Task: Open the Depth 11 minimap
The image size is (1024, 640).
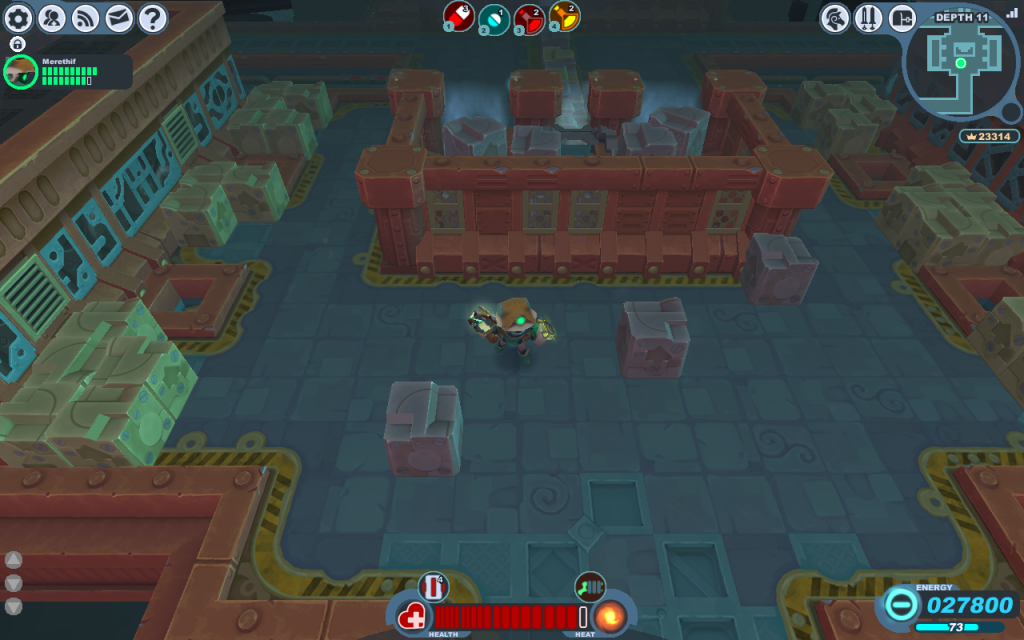Action: (962, 60)
